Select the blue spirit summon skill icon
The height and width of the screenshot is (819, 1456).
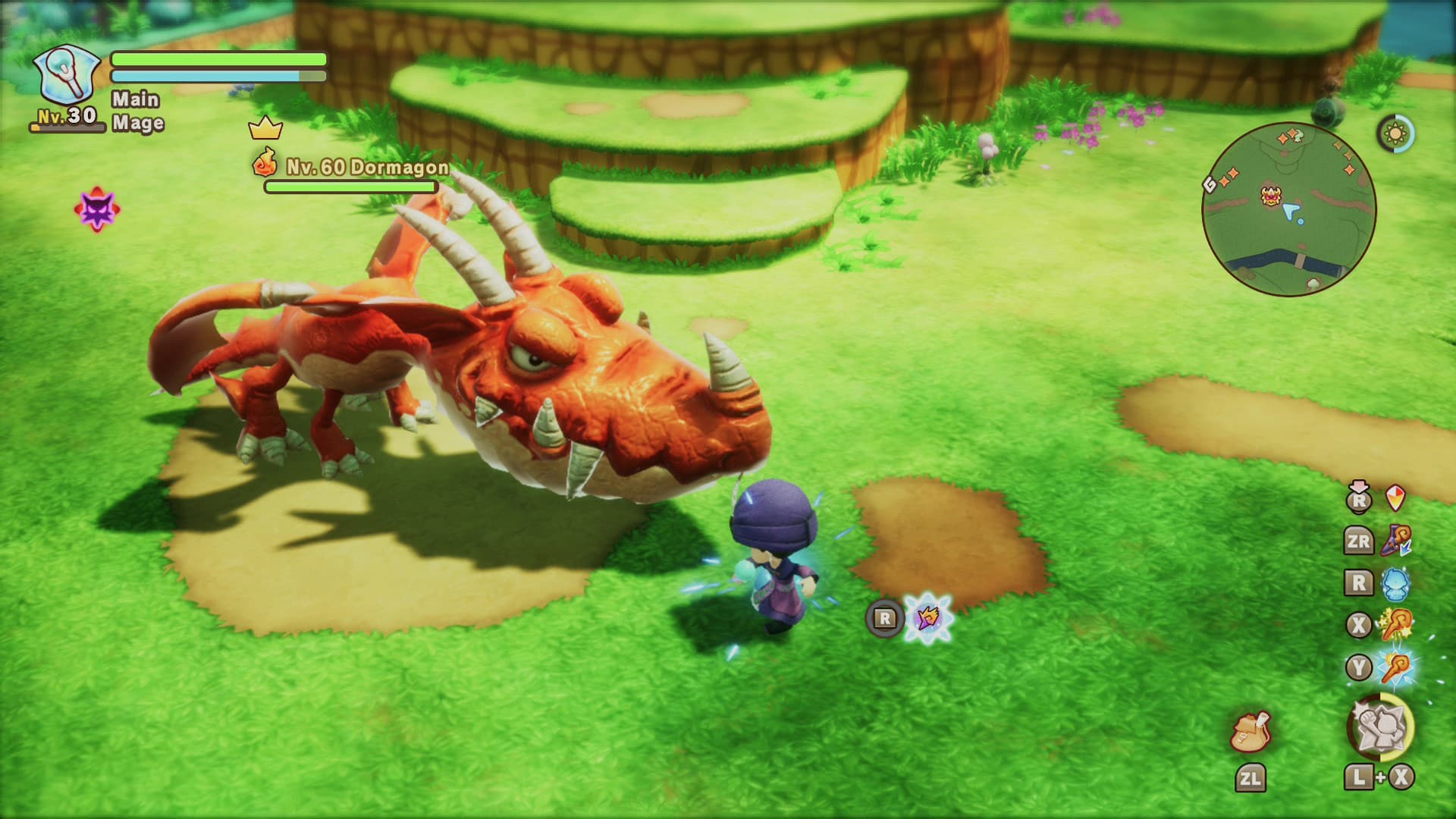pos(1394,583)
